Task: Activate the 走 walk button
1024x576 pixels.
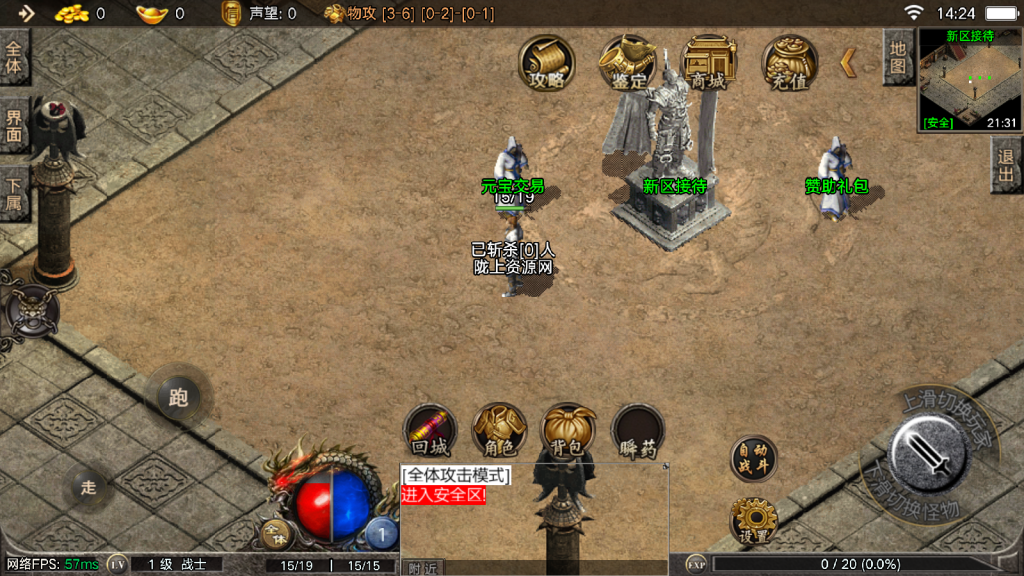Action: [x=89, y=488]
